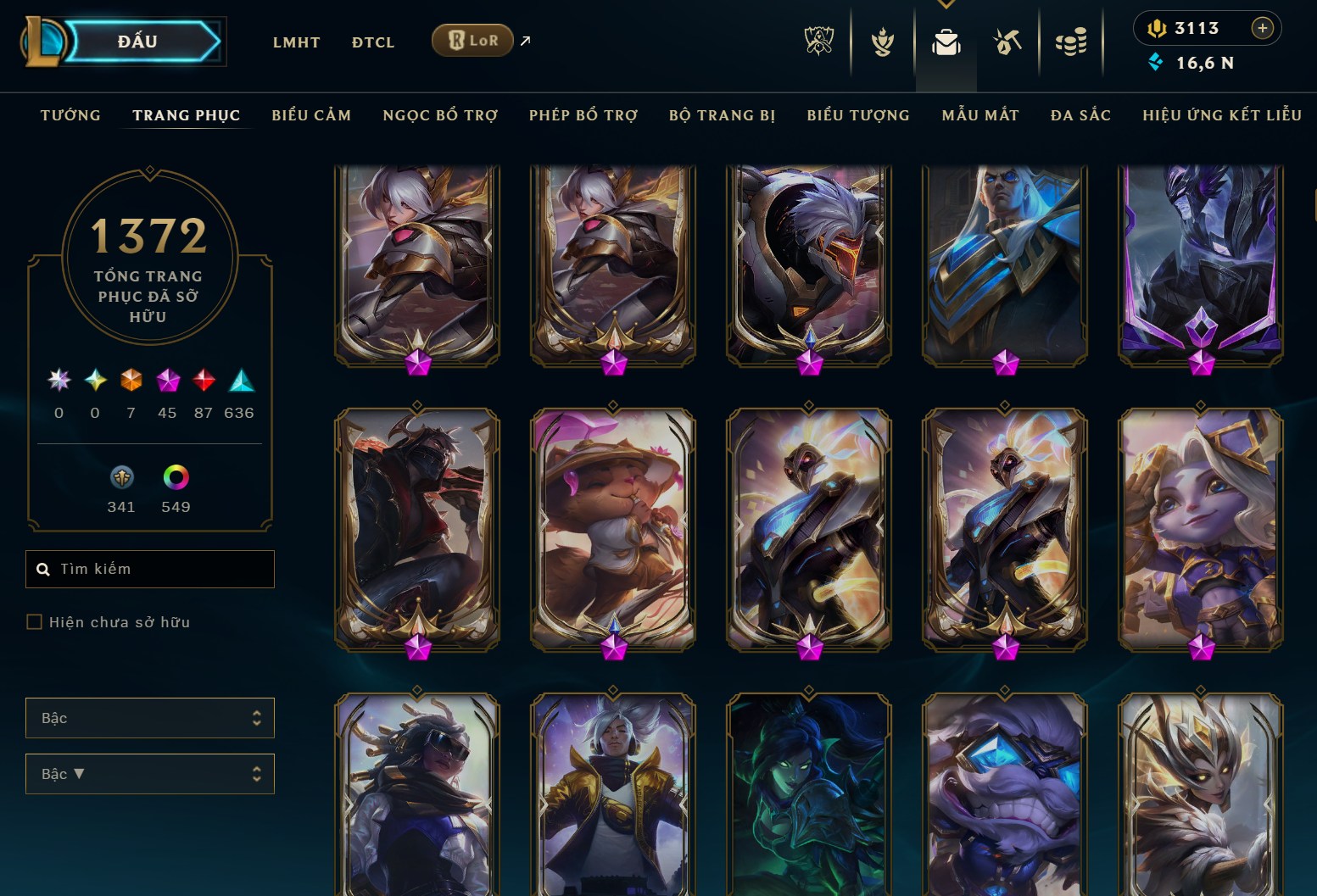This screenshot has width=1317, height=896.
Task: Click the pink Epic rarity gem icon
Action: tap(167, 381)
